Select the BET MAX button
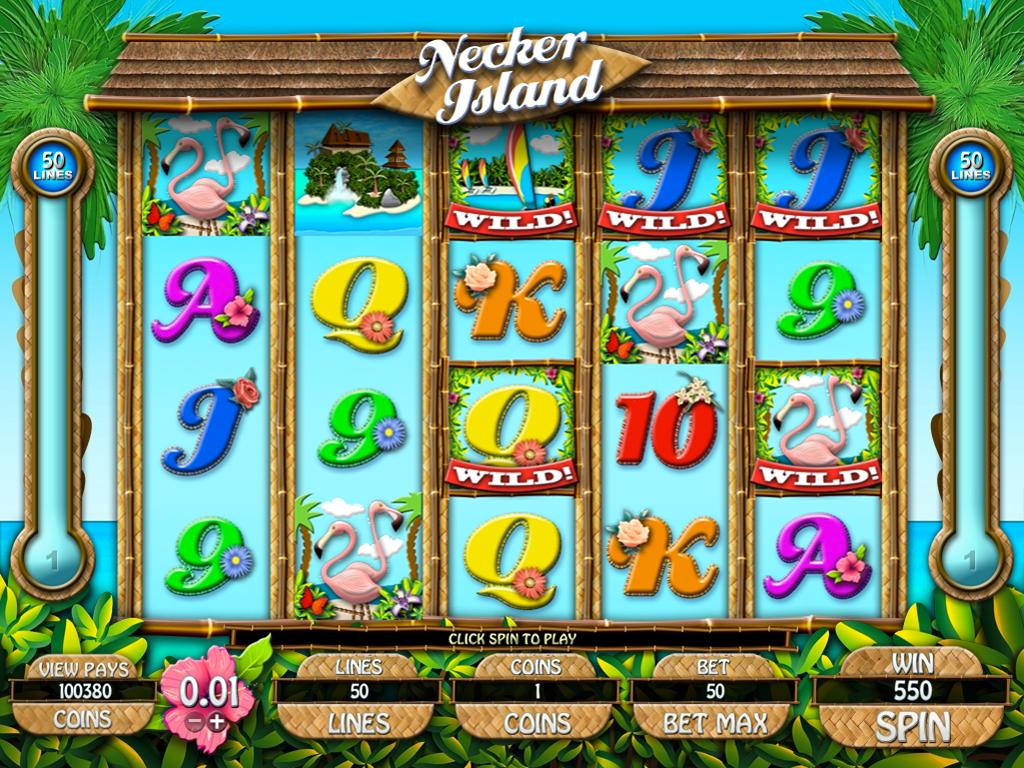This screenshot has height=768, width=1024. [713, 723]
